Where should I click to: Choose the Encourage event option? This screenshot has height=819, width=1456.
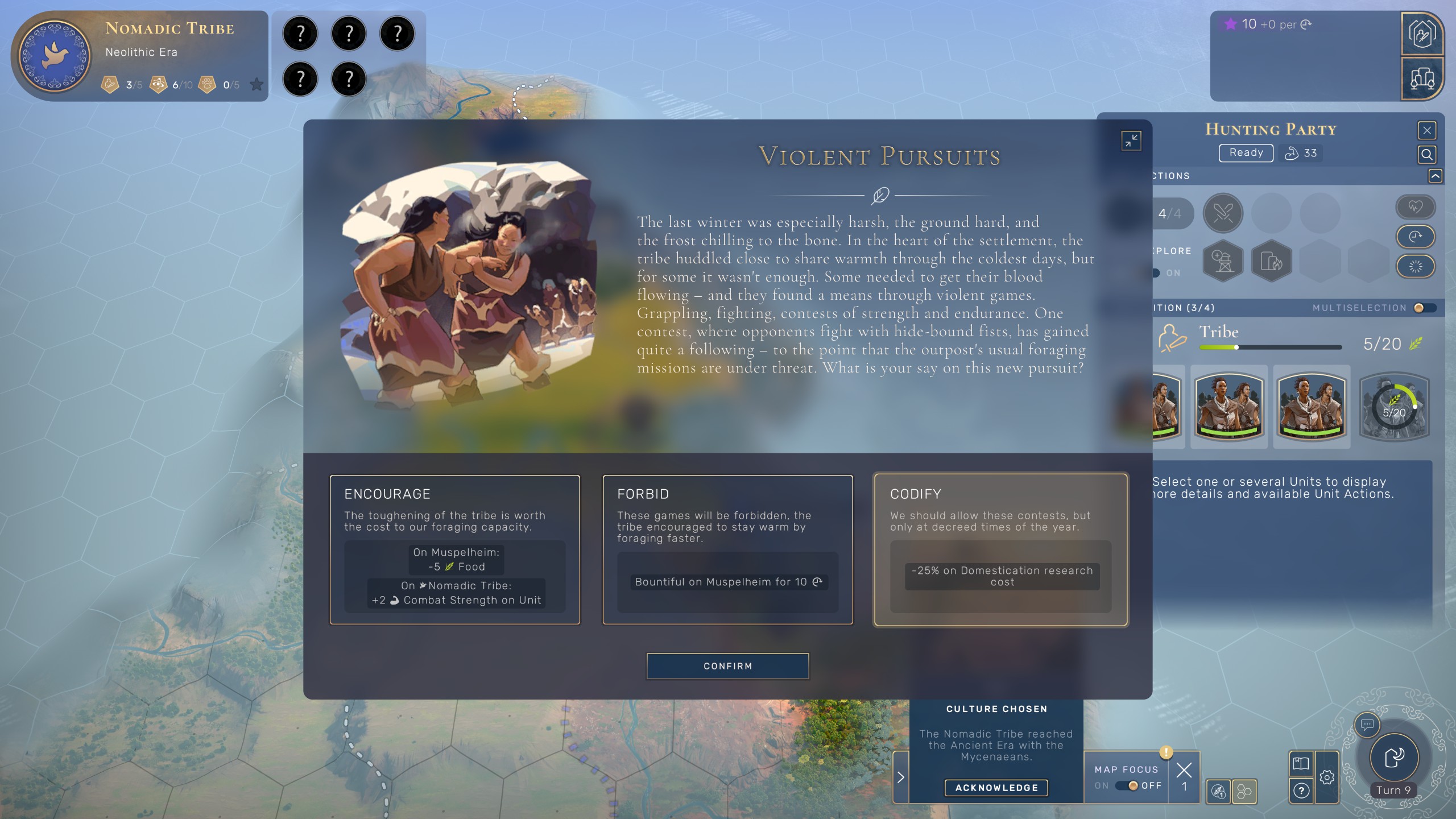(454, 549)
